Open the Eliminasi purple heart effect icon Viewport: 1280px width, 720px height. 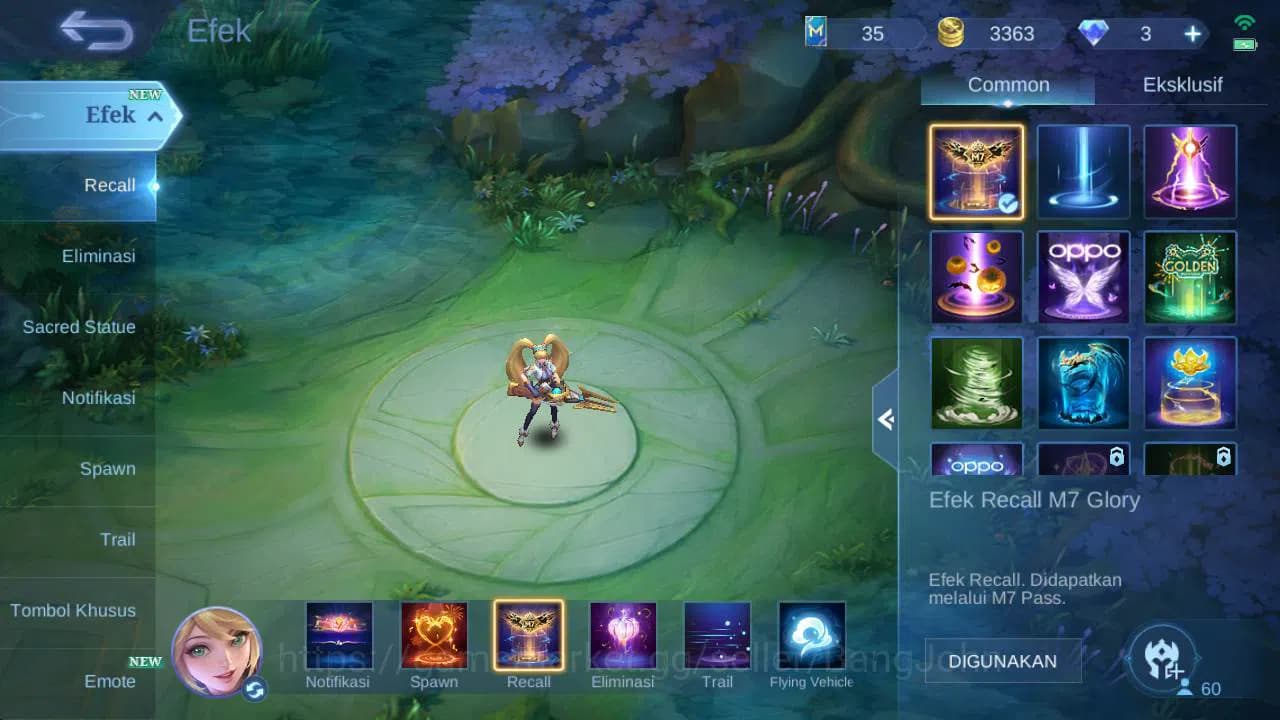tap(622, 634)
